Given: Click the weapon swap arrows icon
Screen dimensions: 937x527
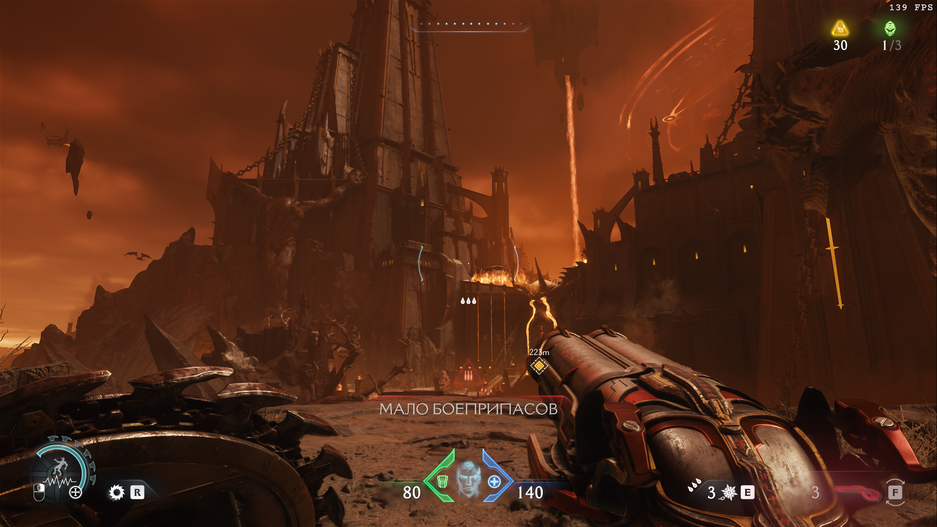Looking at the screenshot, I should 894,492.
